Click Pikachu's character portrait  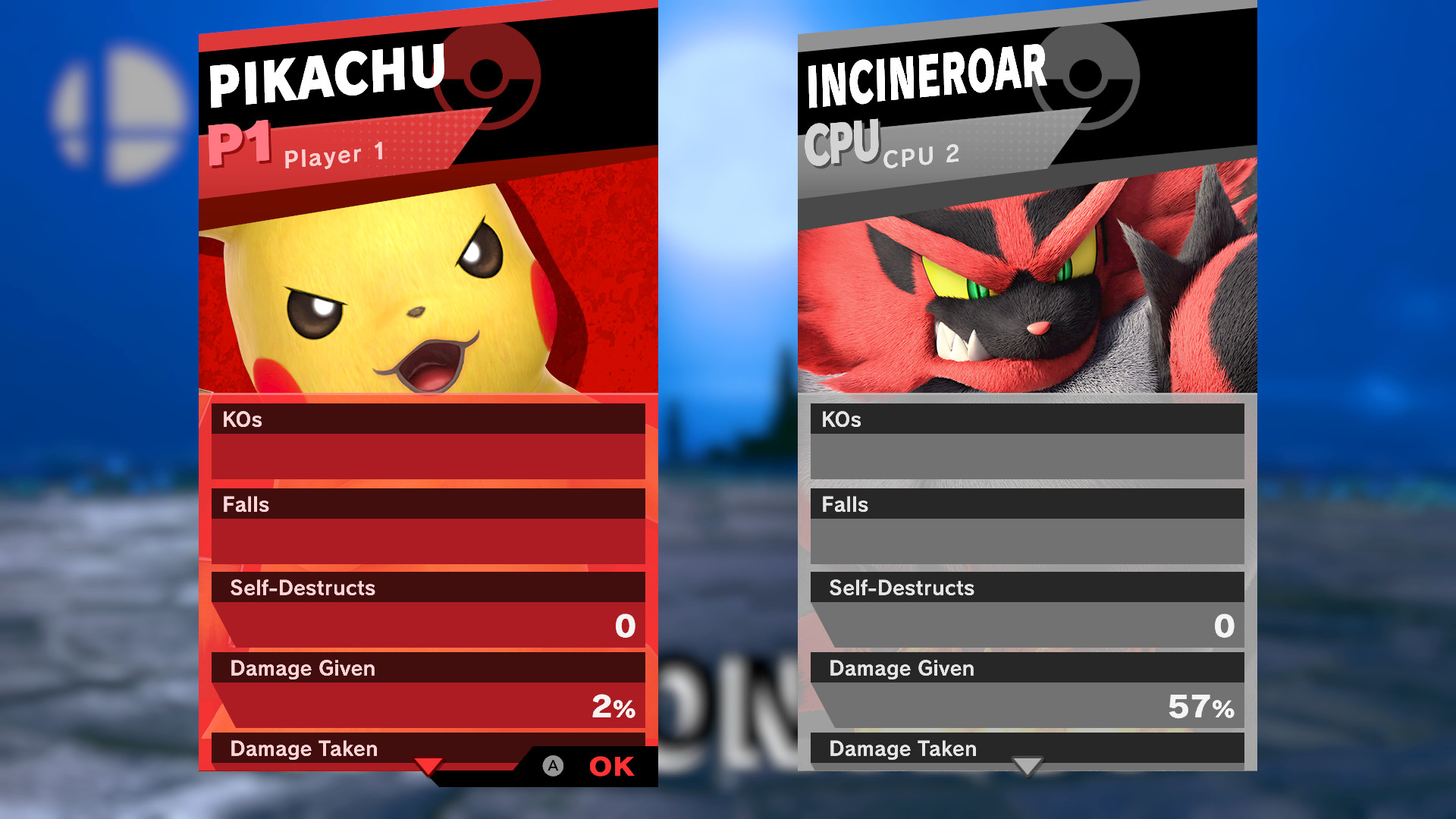pyautogui.click(x=425, y=296)
